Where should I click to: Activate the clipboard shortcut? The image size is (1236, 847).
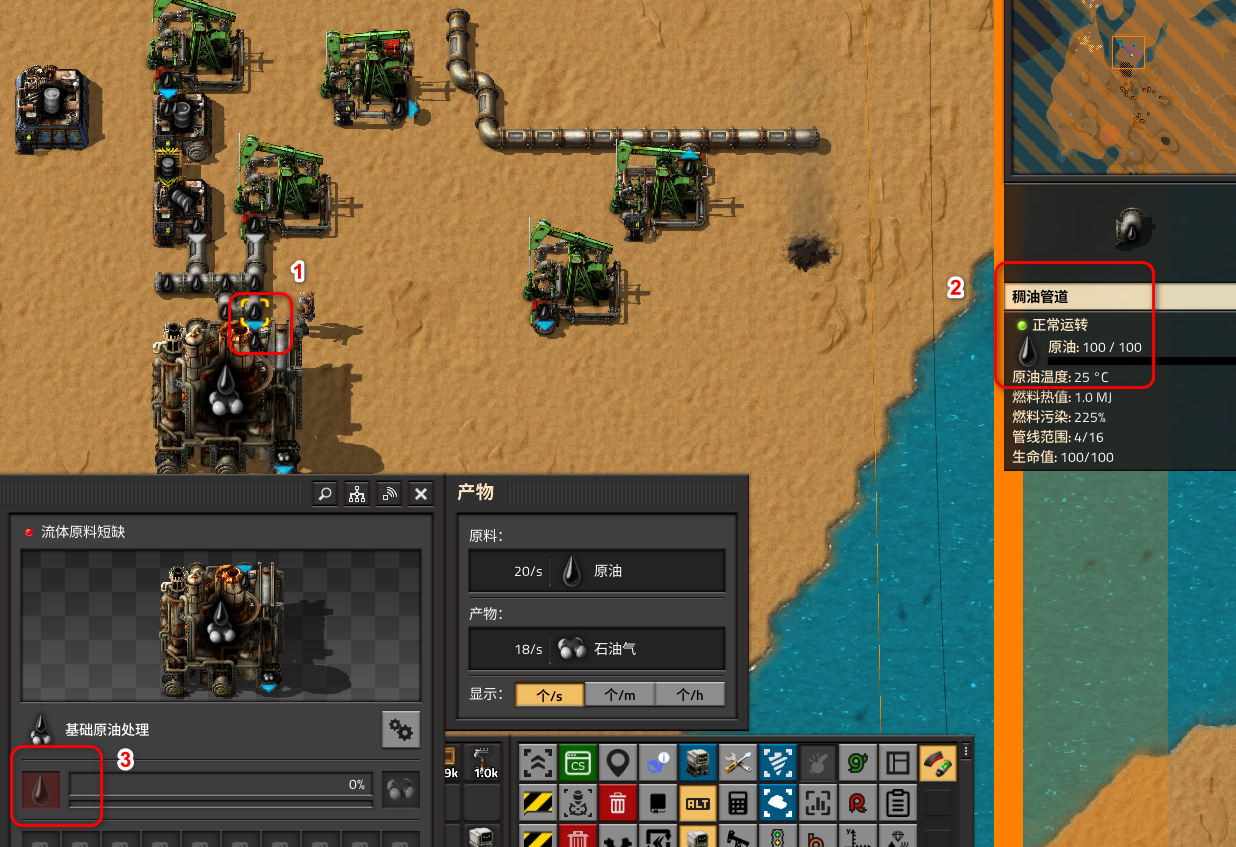897,802
